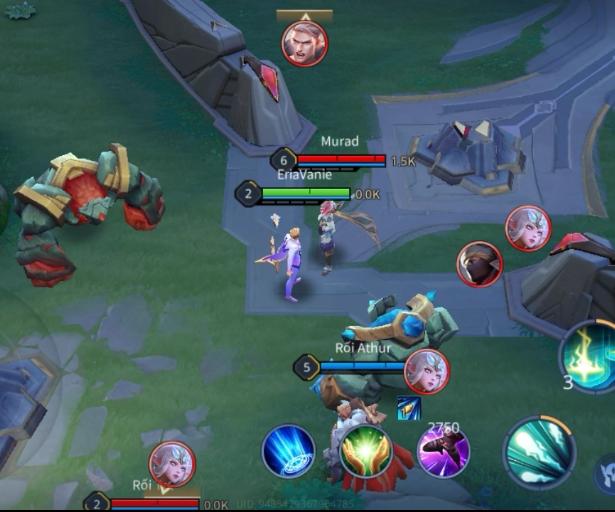This screenshot has height=512, width=615.
Task: Trigger the purple dash boot ability
Action: point(443,451)
